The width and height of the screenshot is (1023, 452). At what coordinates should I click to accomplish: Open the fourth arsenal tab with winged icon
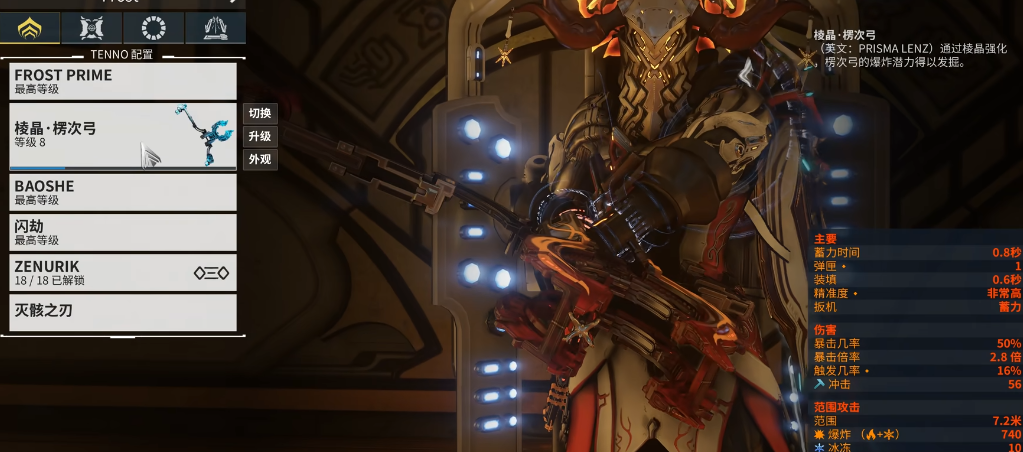tap(214, 28)
